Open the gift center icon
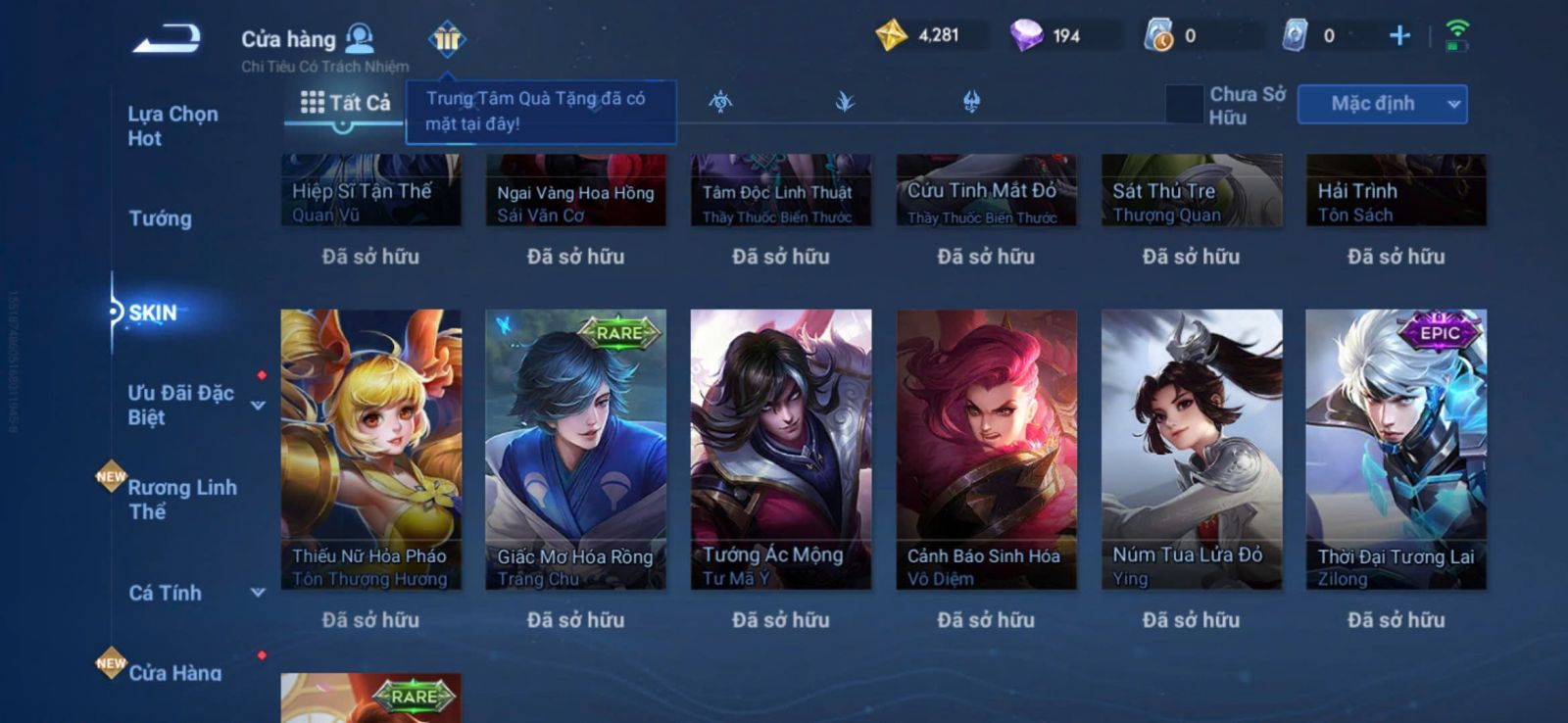This screenshot has width=1568, height=723. [x=447, y=39]
